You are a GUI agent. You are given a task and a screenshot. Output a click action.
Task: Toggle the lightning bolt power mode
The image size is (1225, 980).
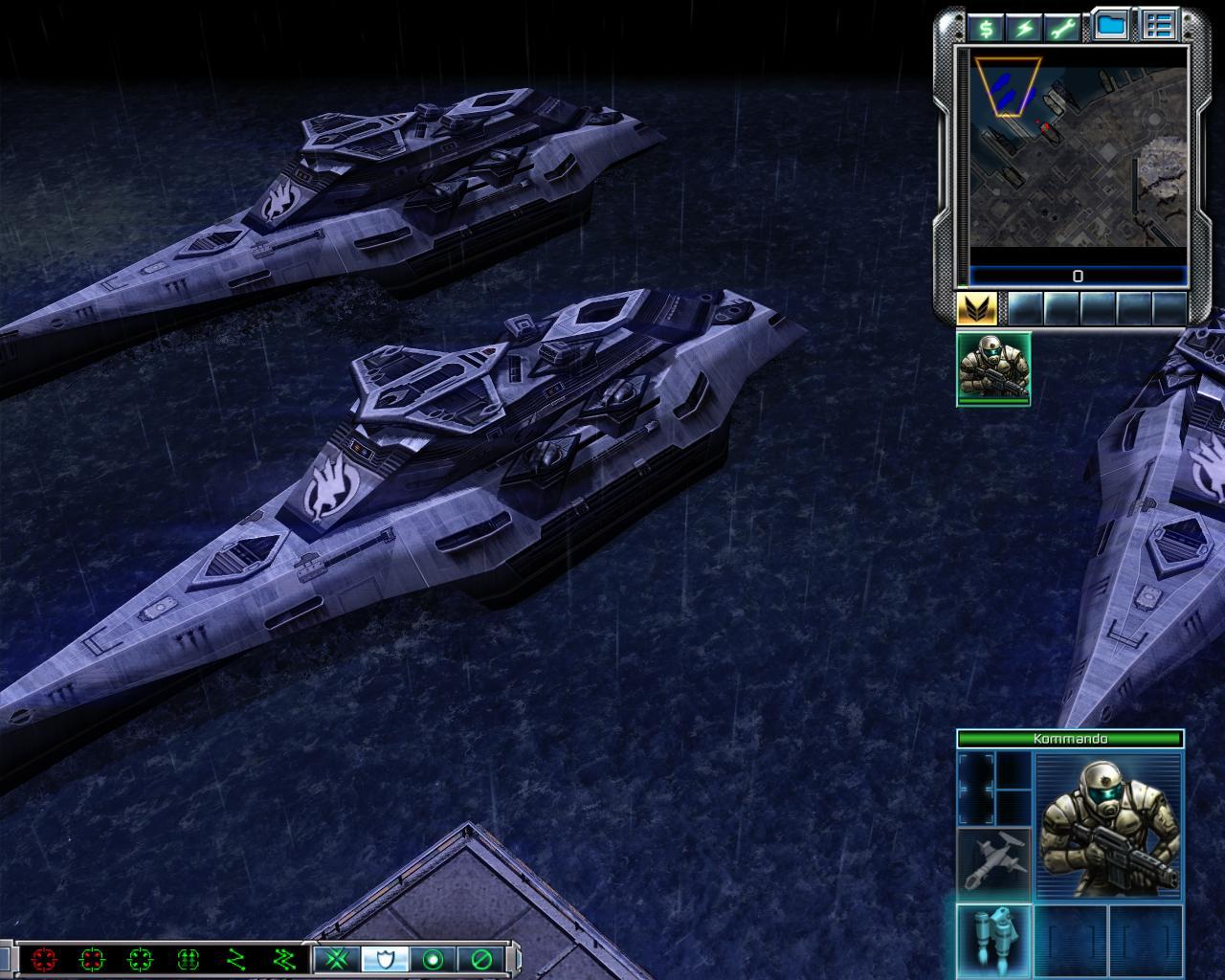tap(1025, 28)
